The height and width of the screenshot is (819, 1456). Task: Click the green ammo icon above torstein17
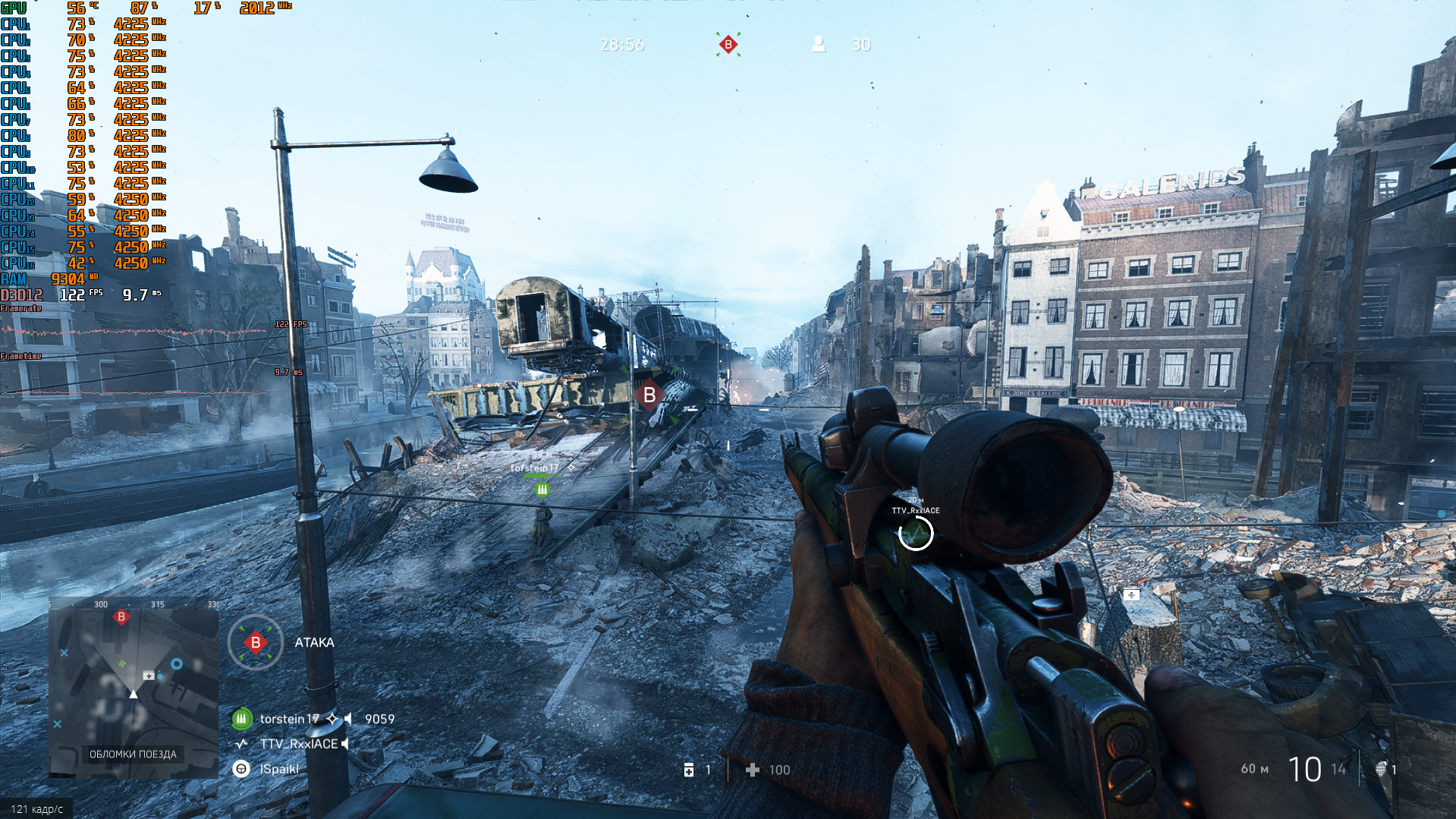(542, 490)
